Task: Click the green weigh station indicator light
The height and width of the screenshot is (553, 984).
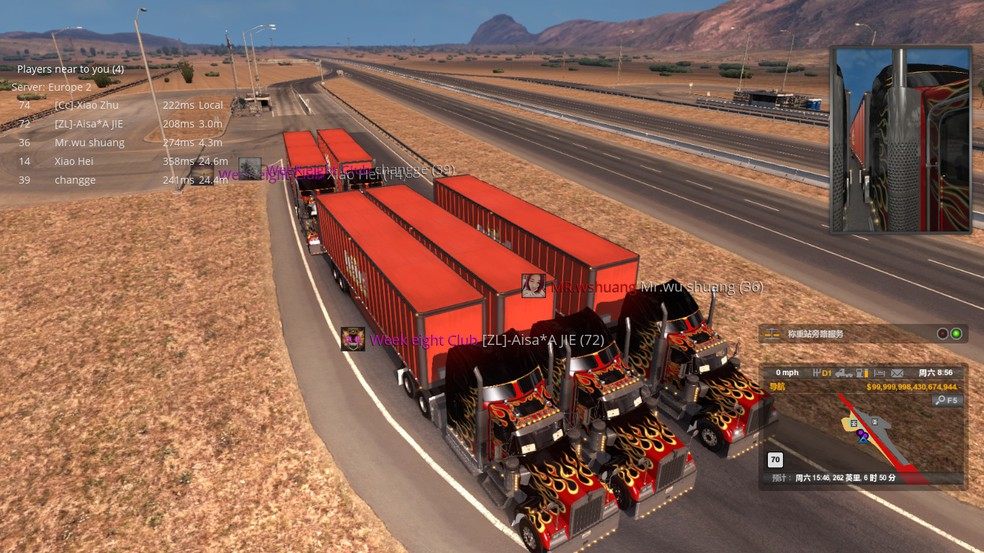Action: (x=956, y=334)
